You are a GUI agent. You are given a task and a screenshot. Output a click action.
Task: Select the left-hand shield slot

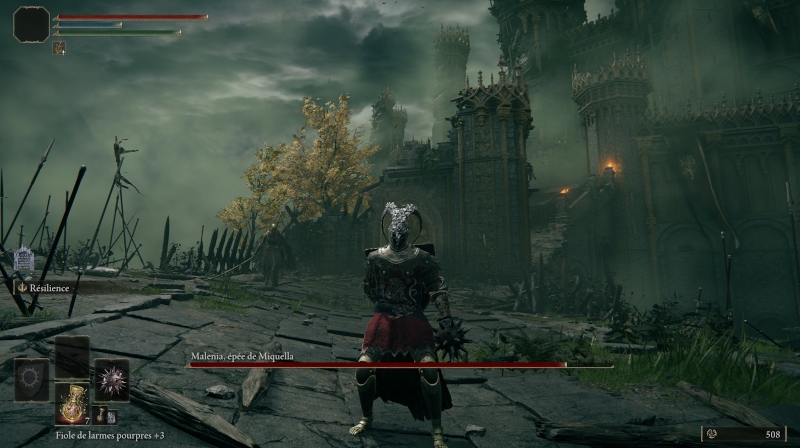tap(31, 380)
